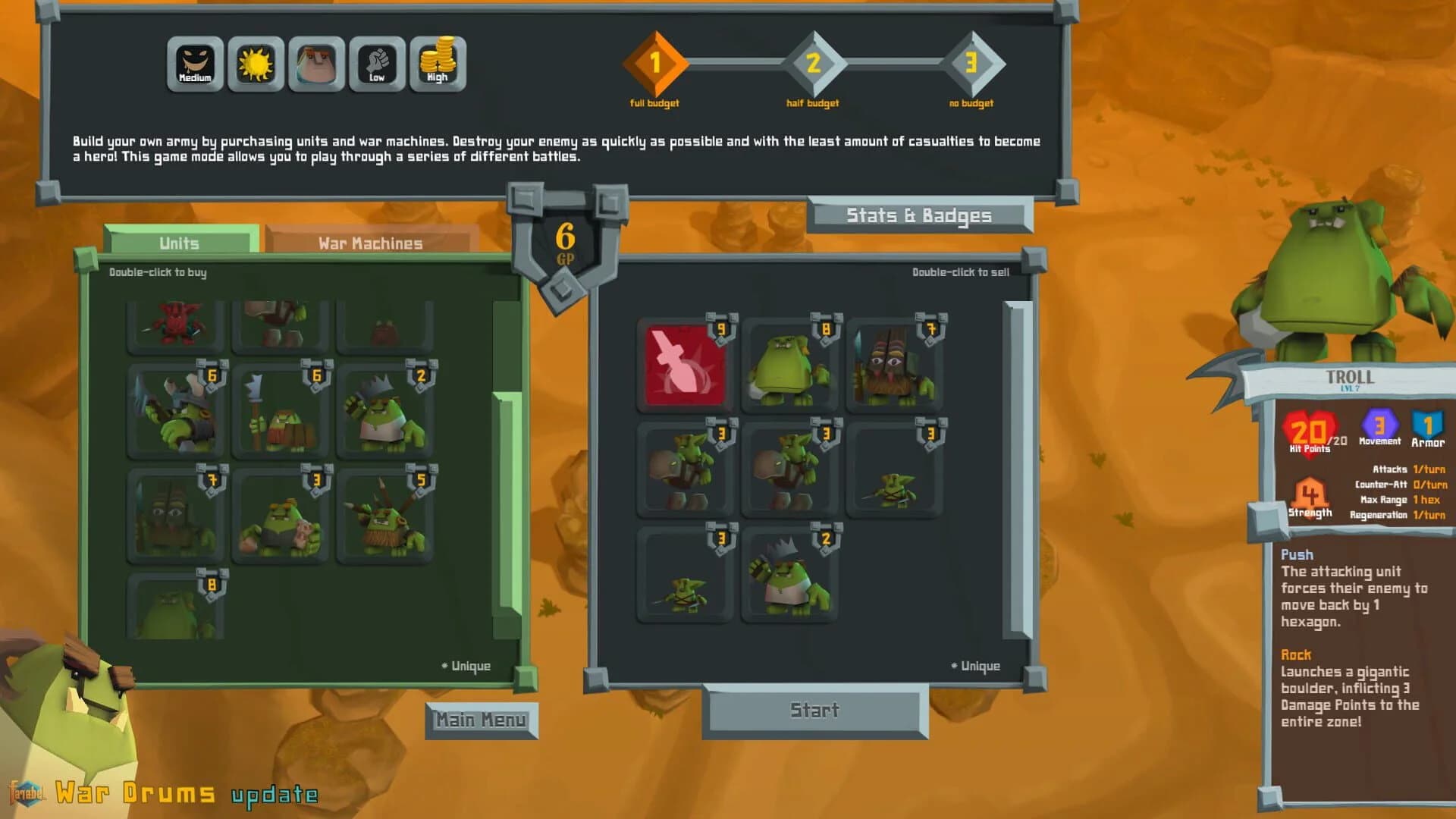Select the human faction head icon

pos(315,64)
